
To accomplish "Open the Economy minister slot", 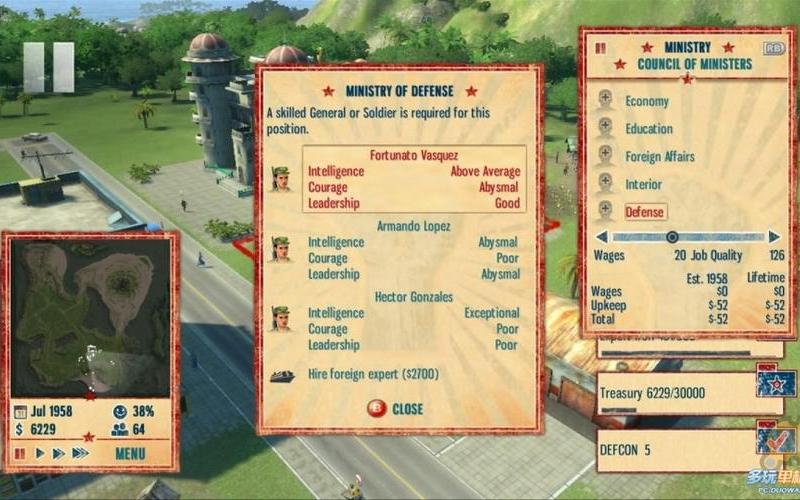I will [x=646, y=101].
